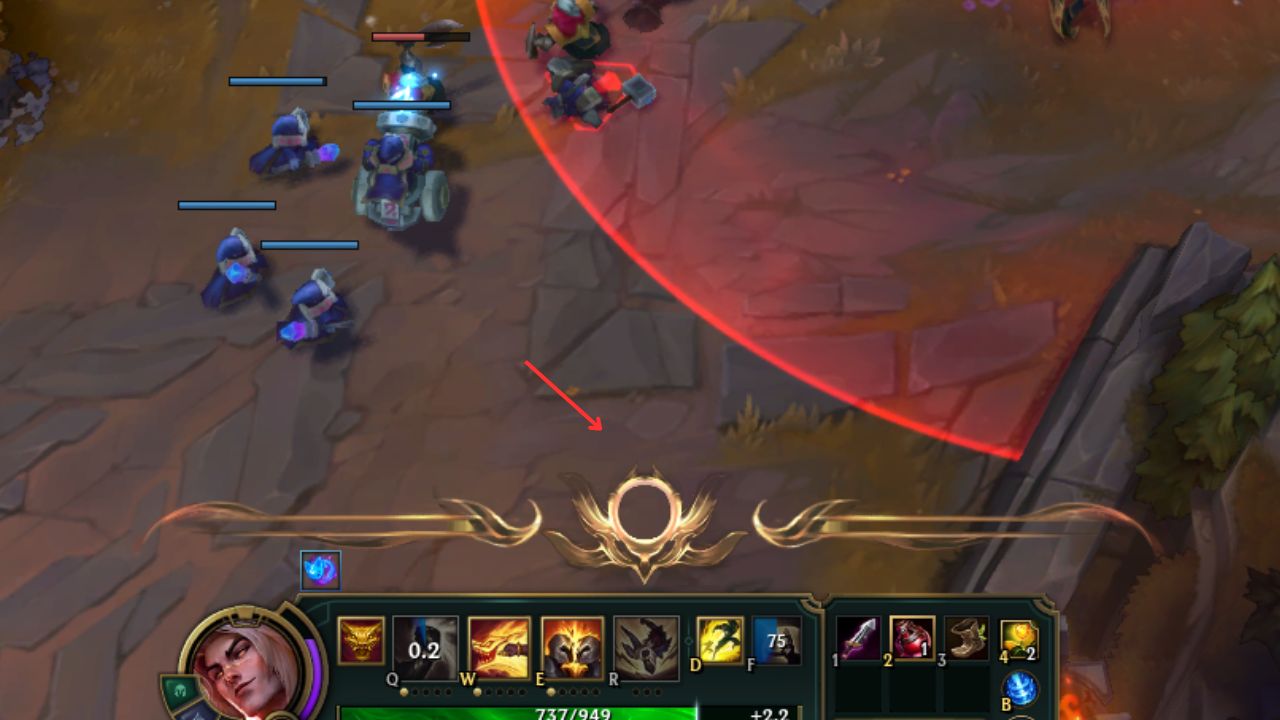Image resolution: width=1280 pixels, height=720 pixels.
Task: Click the F summoner spell showing 75 seconds
Action: coord(776,645)
